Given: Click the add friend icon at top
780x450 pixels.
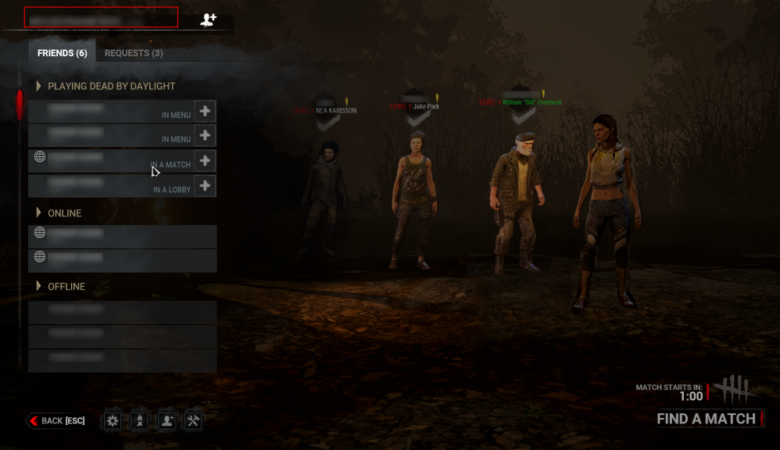Looking at the screenshot, I should (x=208, y=19).
